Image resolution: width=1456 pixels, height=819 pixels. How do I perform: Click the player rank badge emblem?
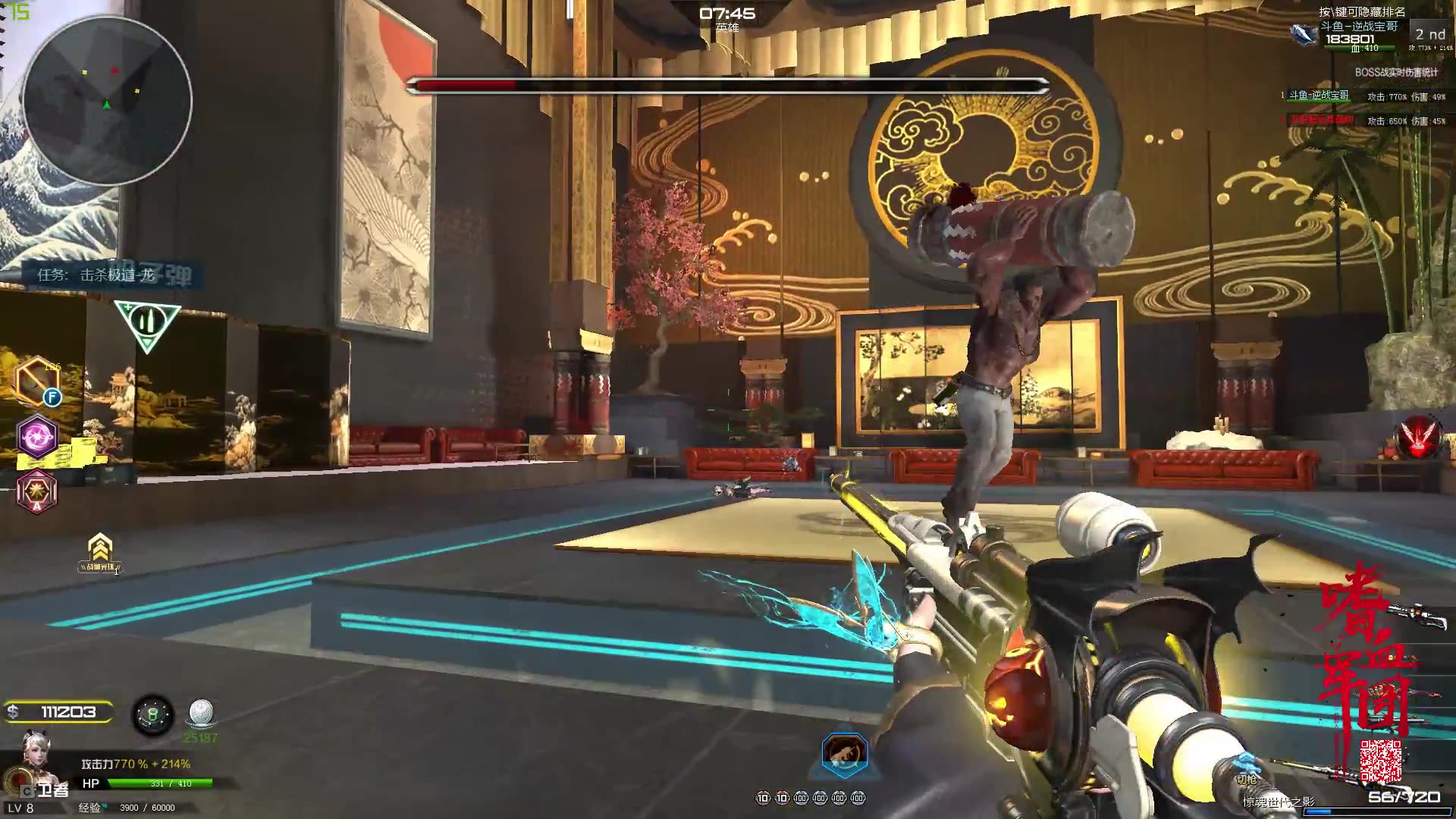1305,33
